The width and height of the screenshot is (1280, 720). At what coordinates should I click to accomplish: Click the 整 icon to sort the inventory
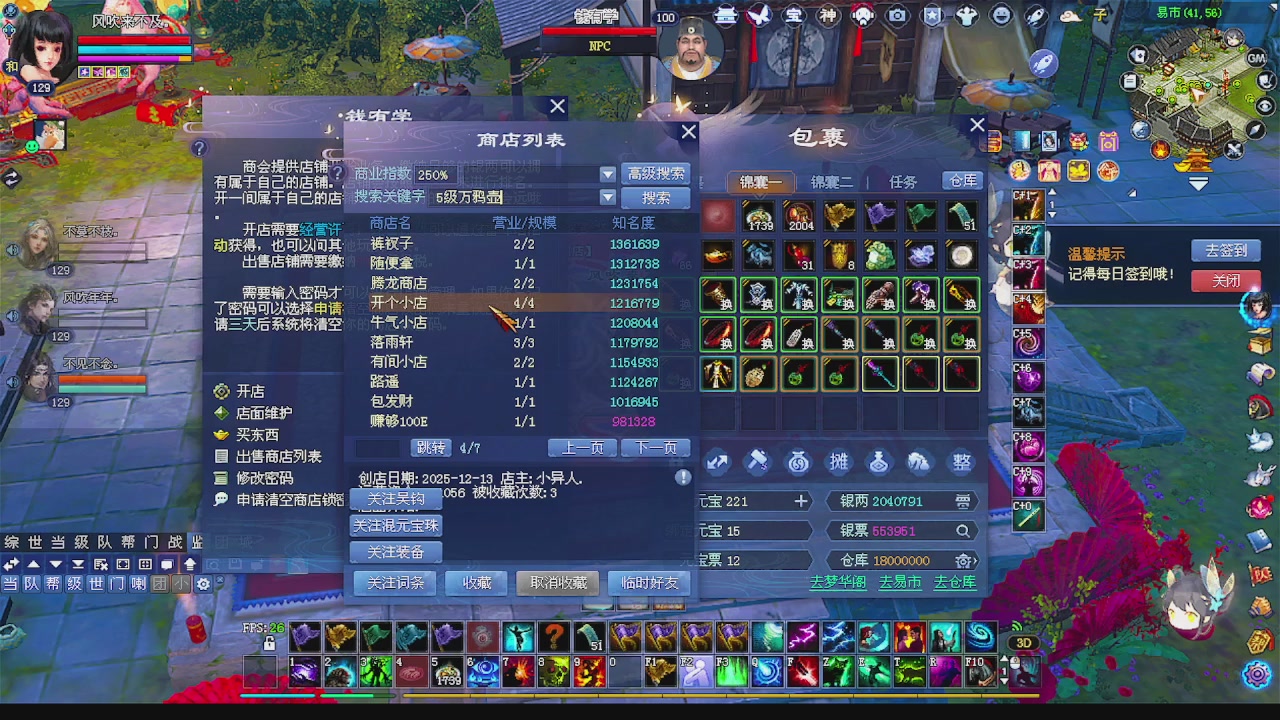coord(960,461)
